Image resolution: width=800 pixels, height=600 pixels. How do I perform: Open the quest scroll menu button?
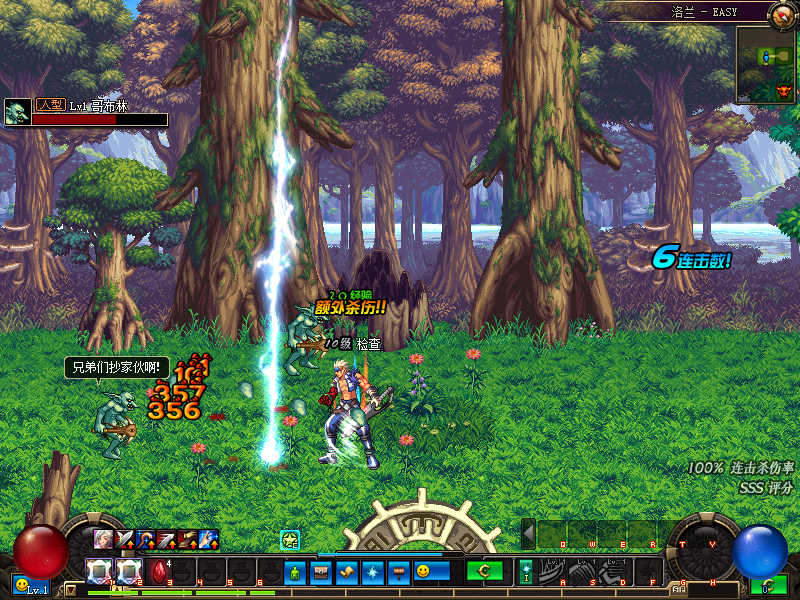click(346, 572)
